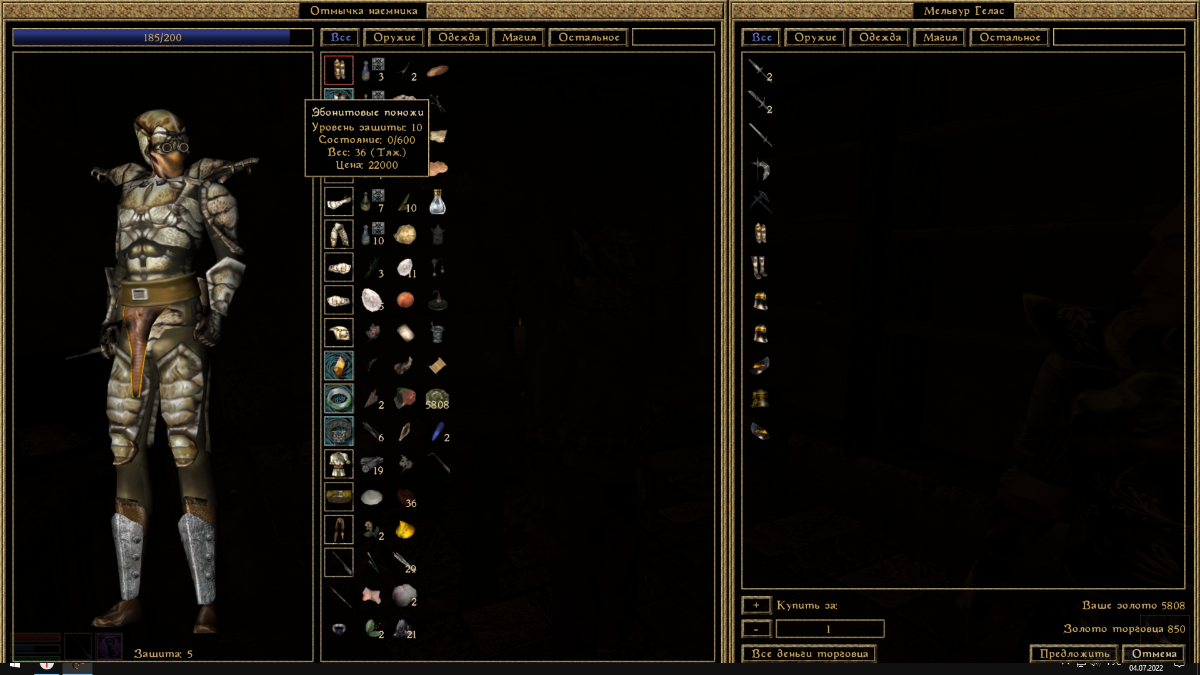1200x675 pixels.
Task: View merchant's Магия tab
Action: (940, 38)
